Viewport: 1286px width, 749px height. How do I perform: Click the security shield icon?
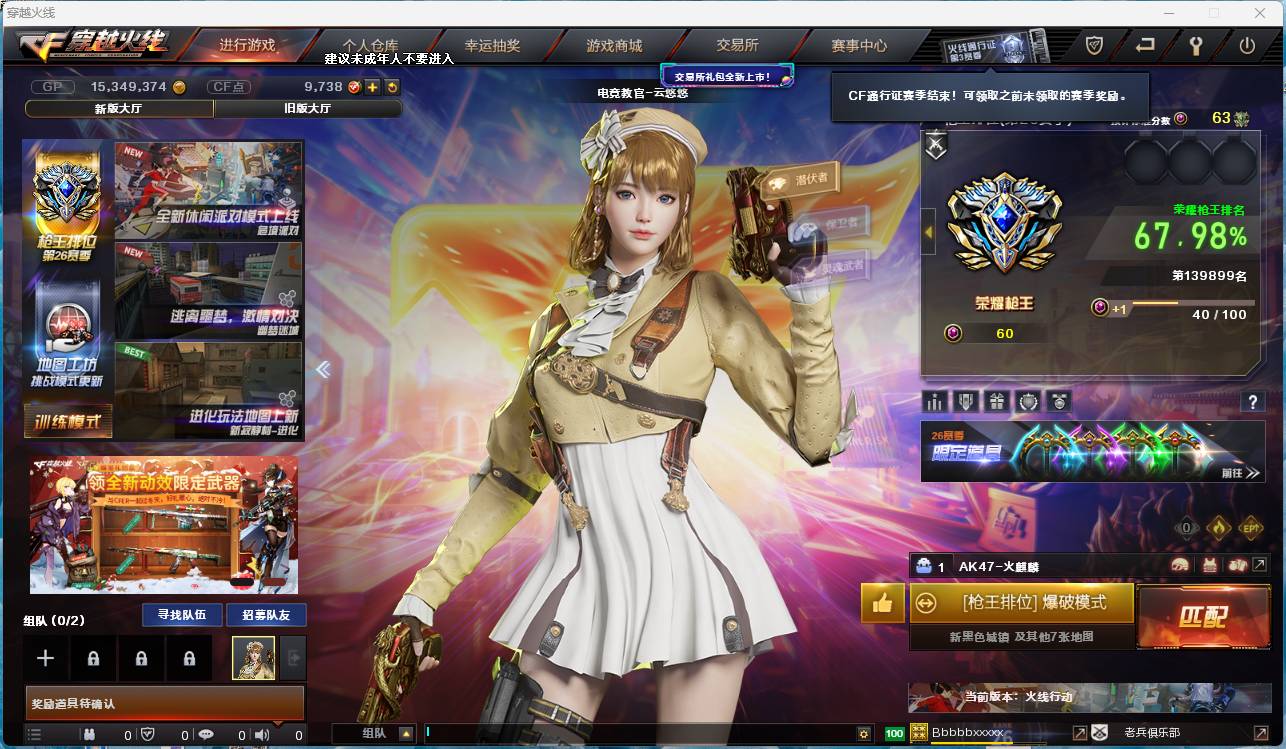(1093, 45)
